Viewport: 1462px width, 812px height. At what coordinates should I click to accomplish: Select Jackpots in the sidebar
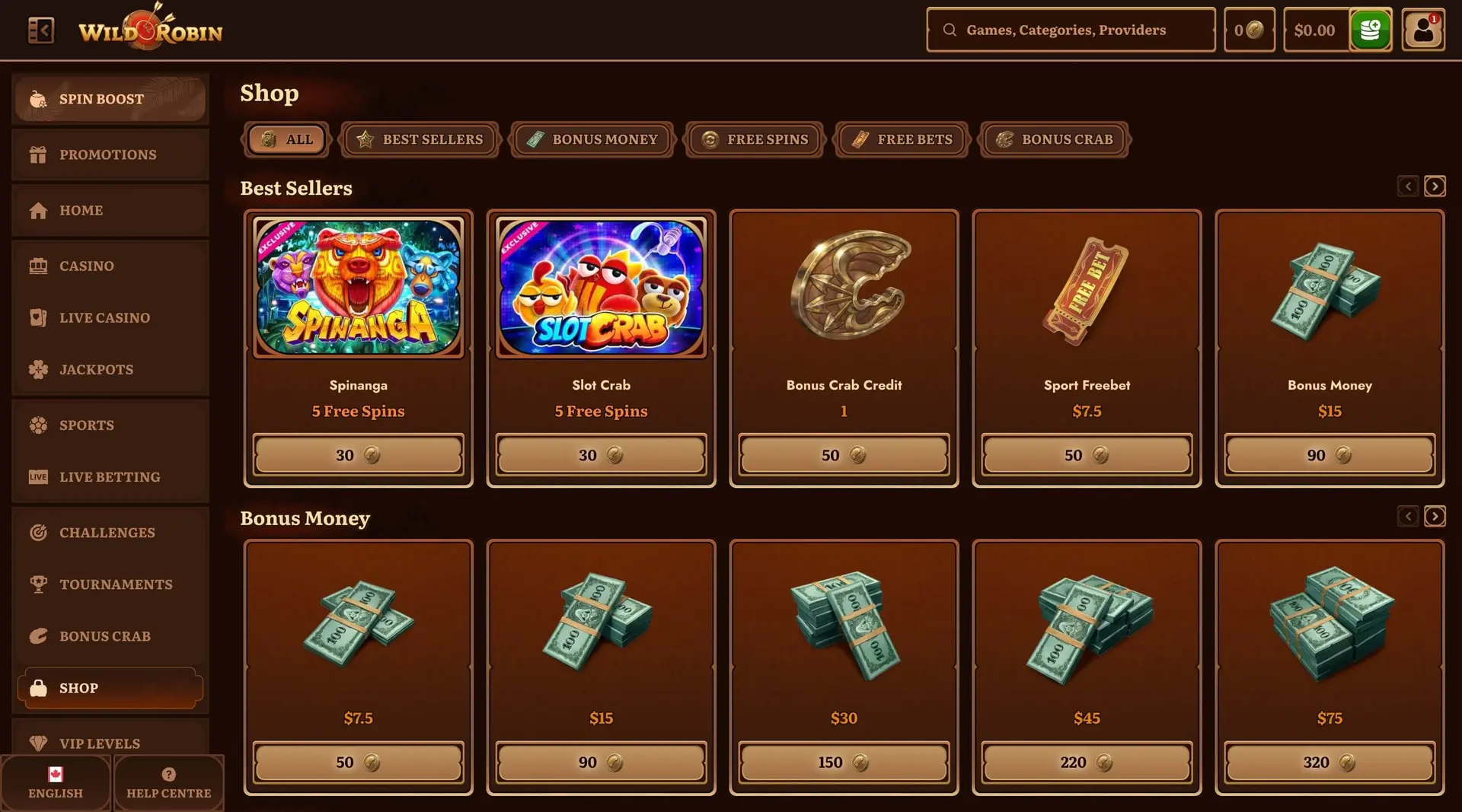(x=110, y=369)
